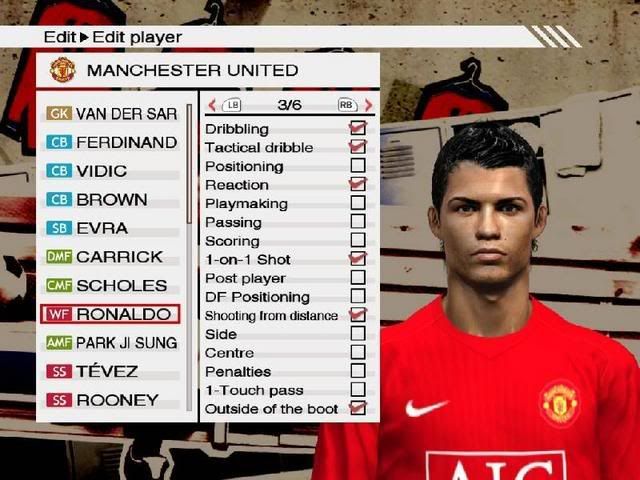
Task: Go to previous page with left arrow
Action: [x=212, y=105]
